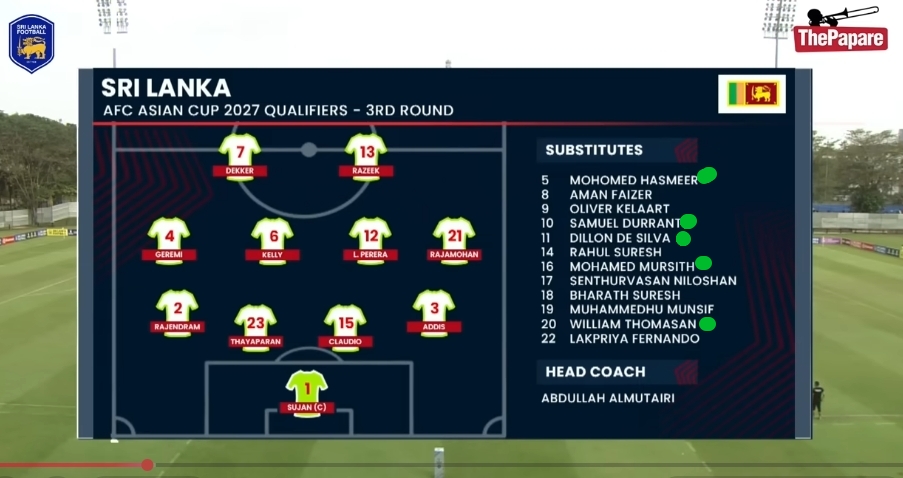Click the red video progress playhead

[x=148, y=464]
